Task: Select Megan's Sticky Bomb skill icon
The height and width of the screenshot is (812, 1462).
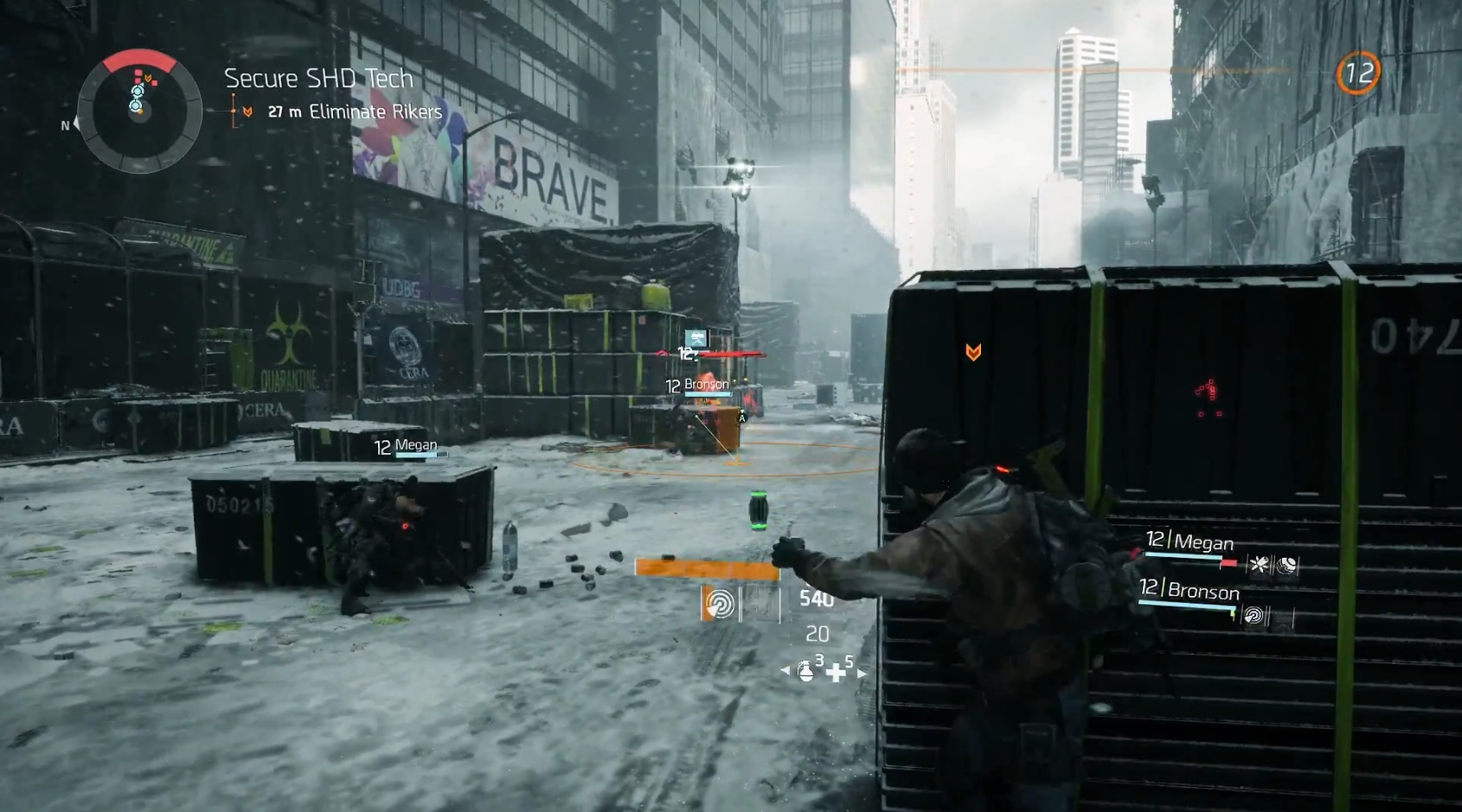Action: tap(1260, 566)
